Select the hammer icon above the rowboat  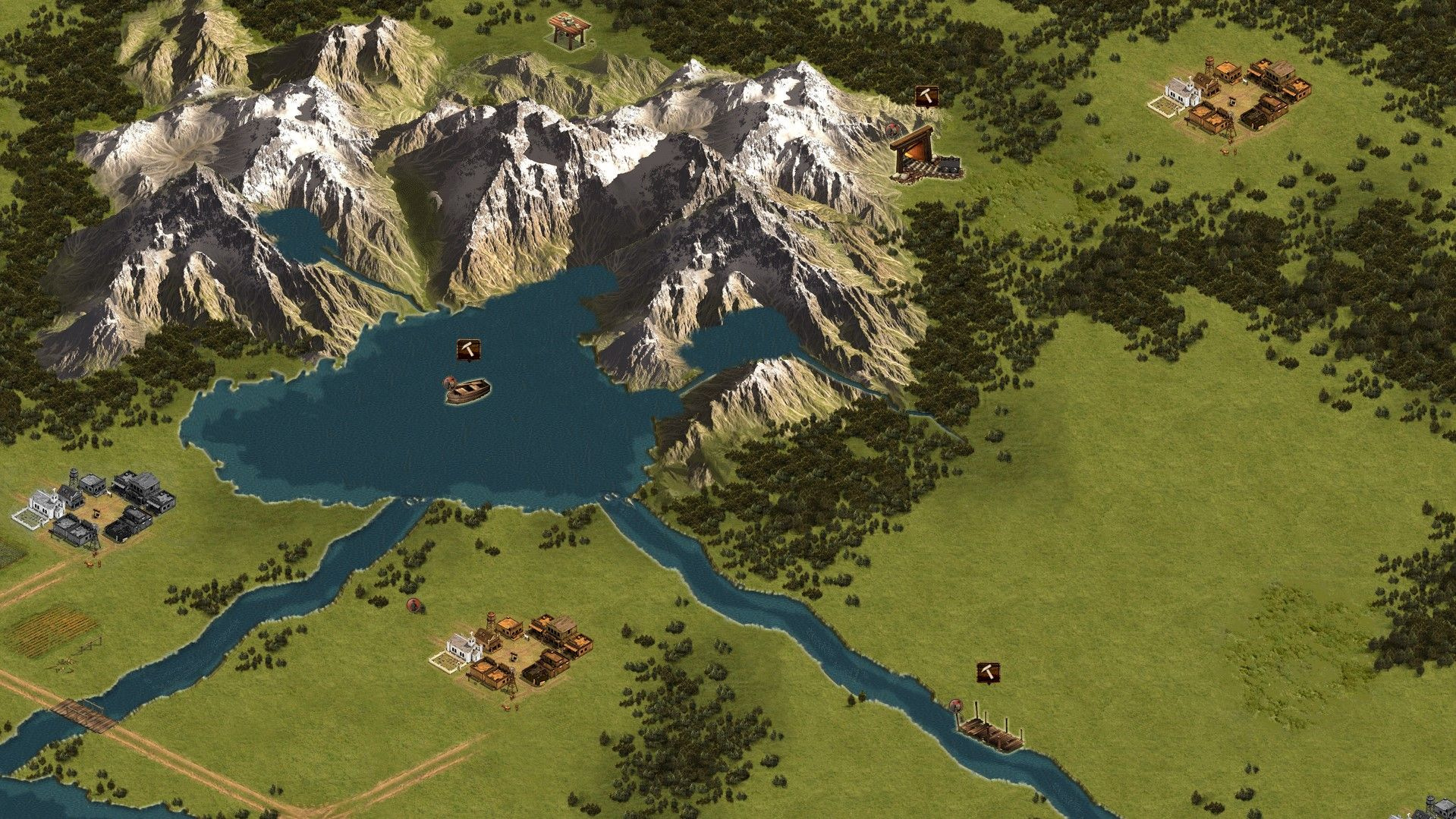click(468, 349)
